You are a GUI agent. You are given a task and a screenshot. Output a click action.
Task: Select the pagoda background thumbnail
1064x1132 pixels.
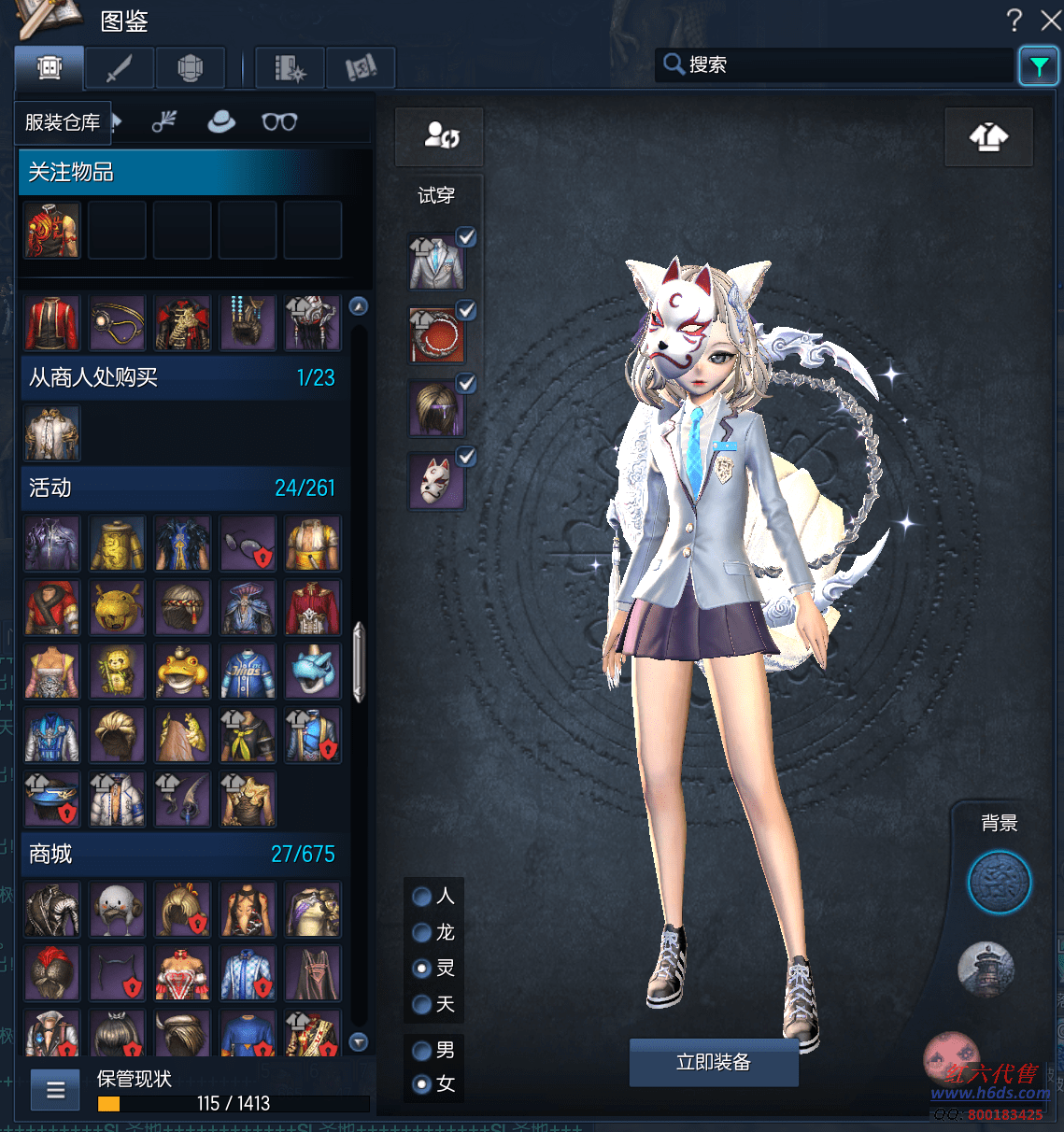(x=986, y=968)
